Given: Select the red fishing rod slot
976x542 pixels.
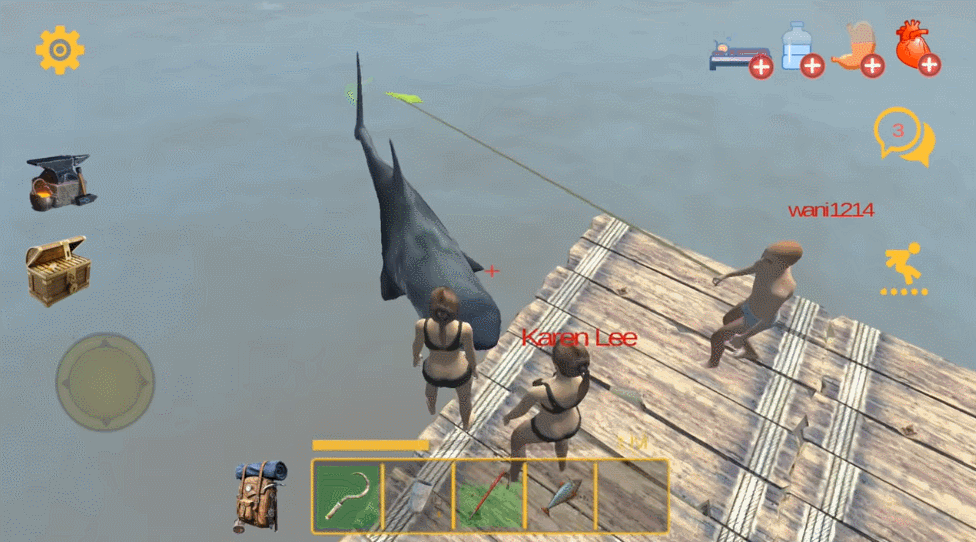Looking at the screenshot, I should pos(489,495).
